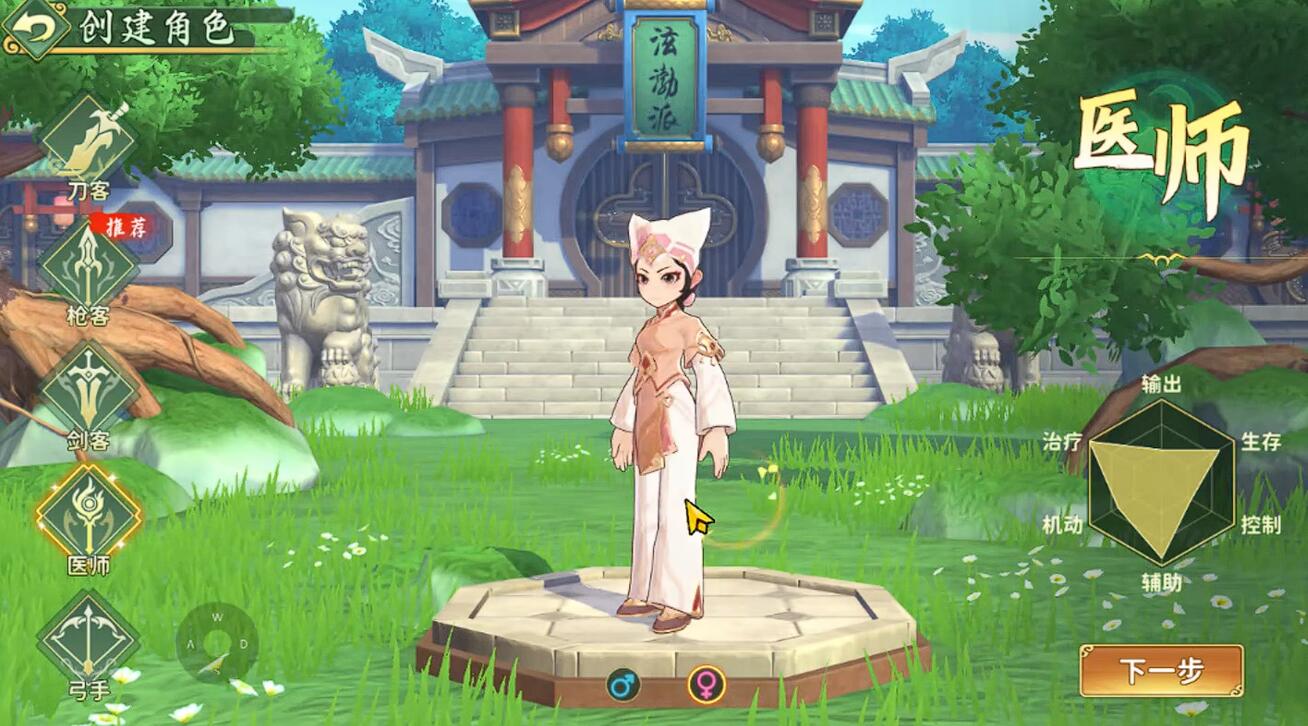Select the 刀客 class
The width and height of the screenshot is (1308, 726).
point(88,143)
